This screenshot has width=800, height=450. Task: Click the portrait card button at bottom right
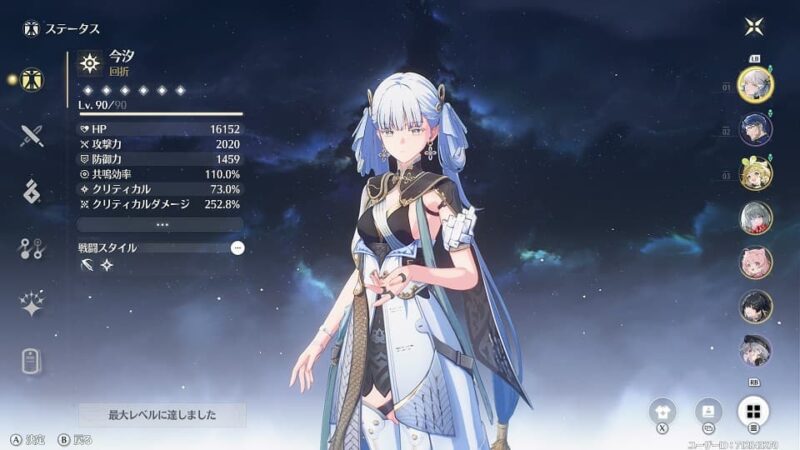click(x=708, y=410)
